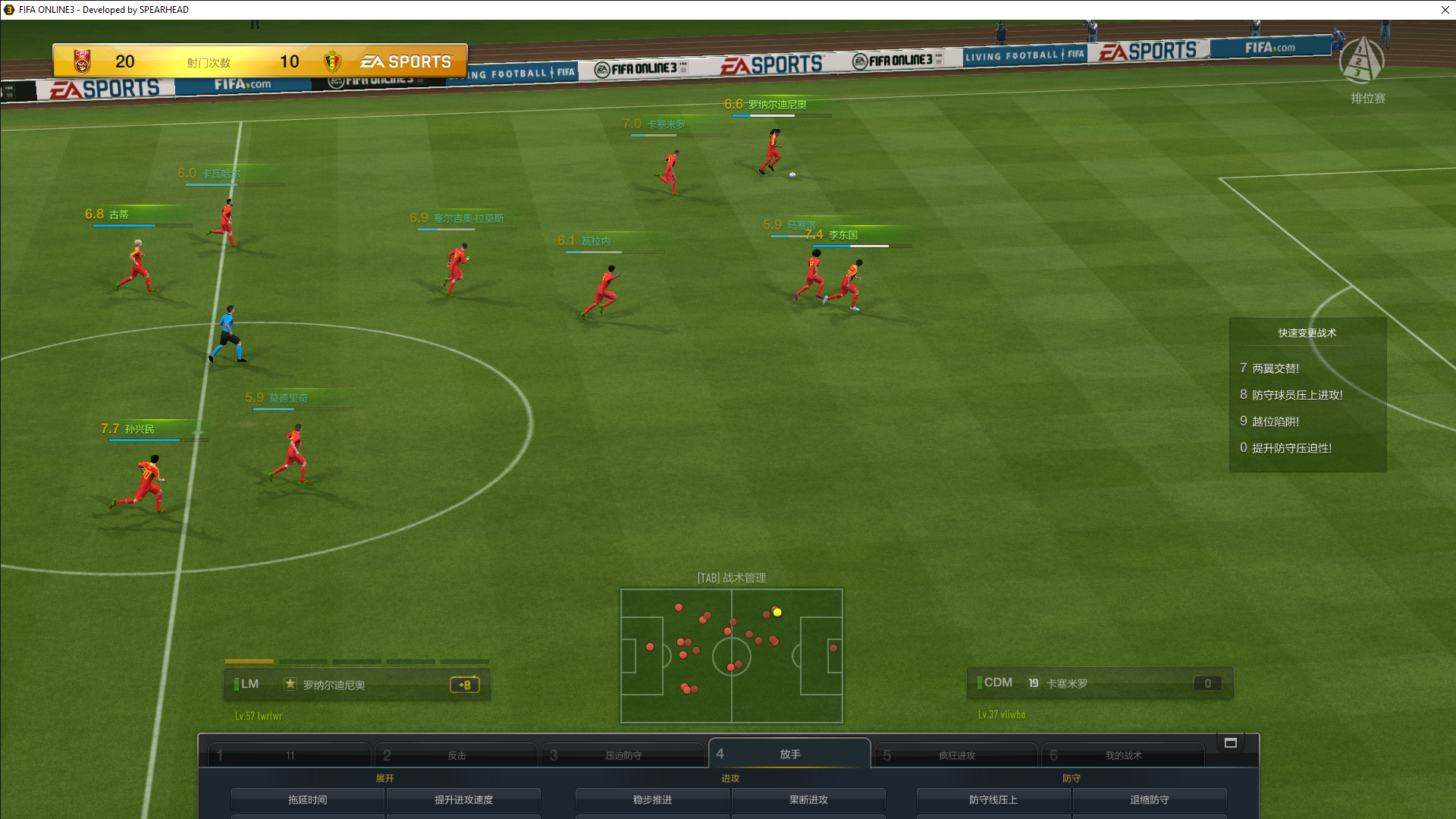Click the 拖延时间 button

coord(307,799)
